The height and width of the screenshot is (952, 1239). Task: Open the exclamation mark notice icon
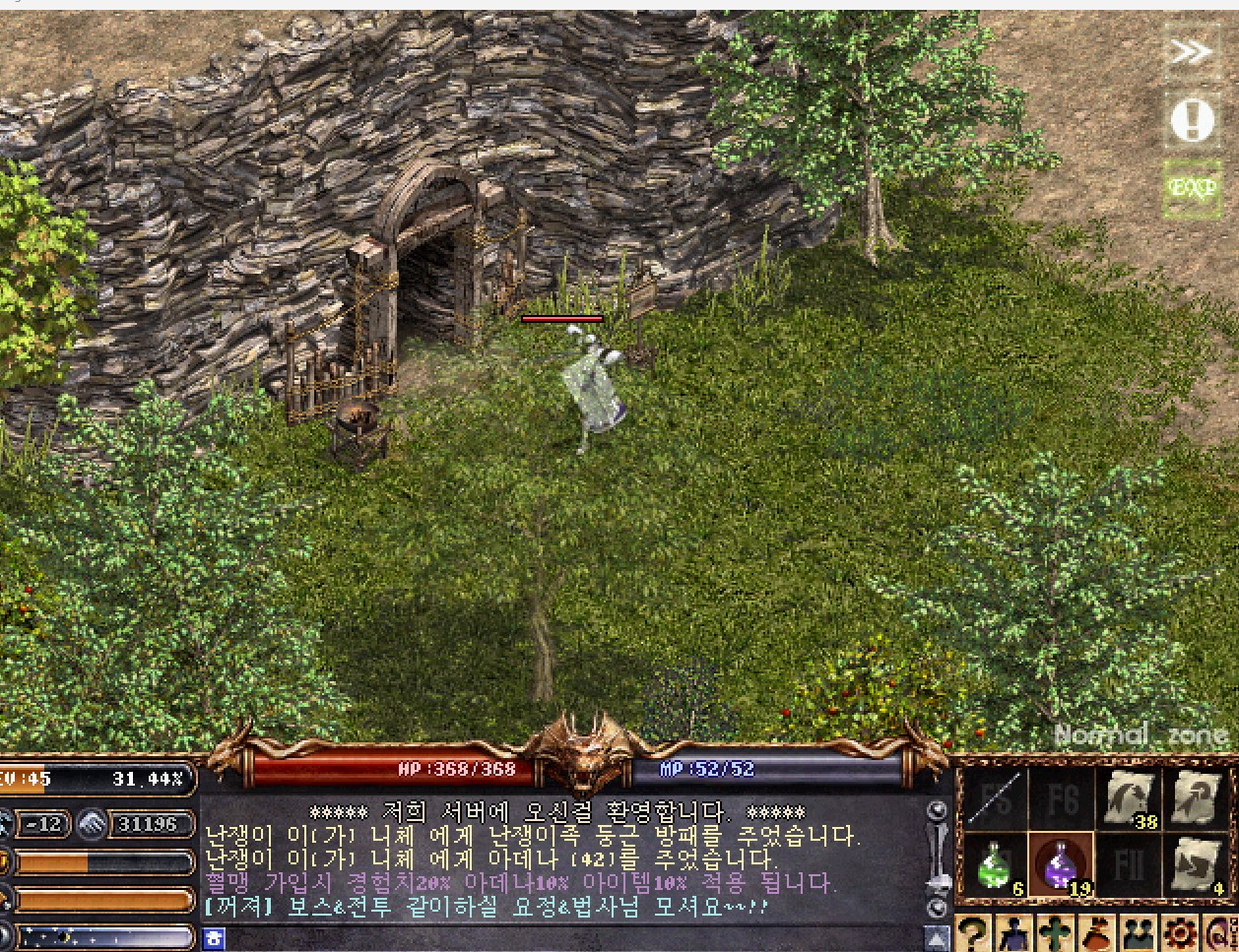tap(1192, 120)
